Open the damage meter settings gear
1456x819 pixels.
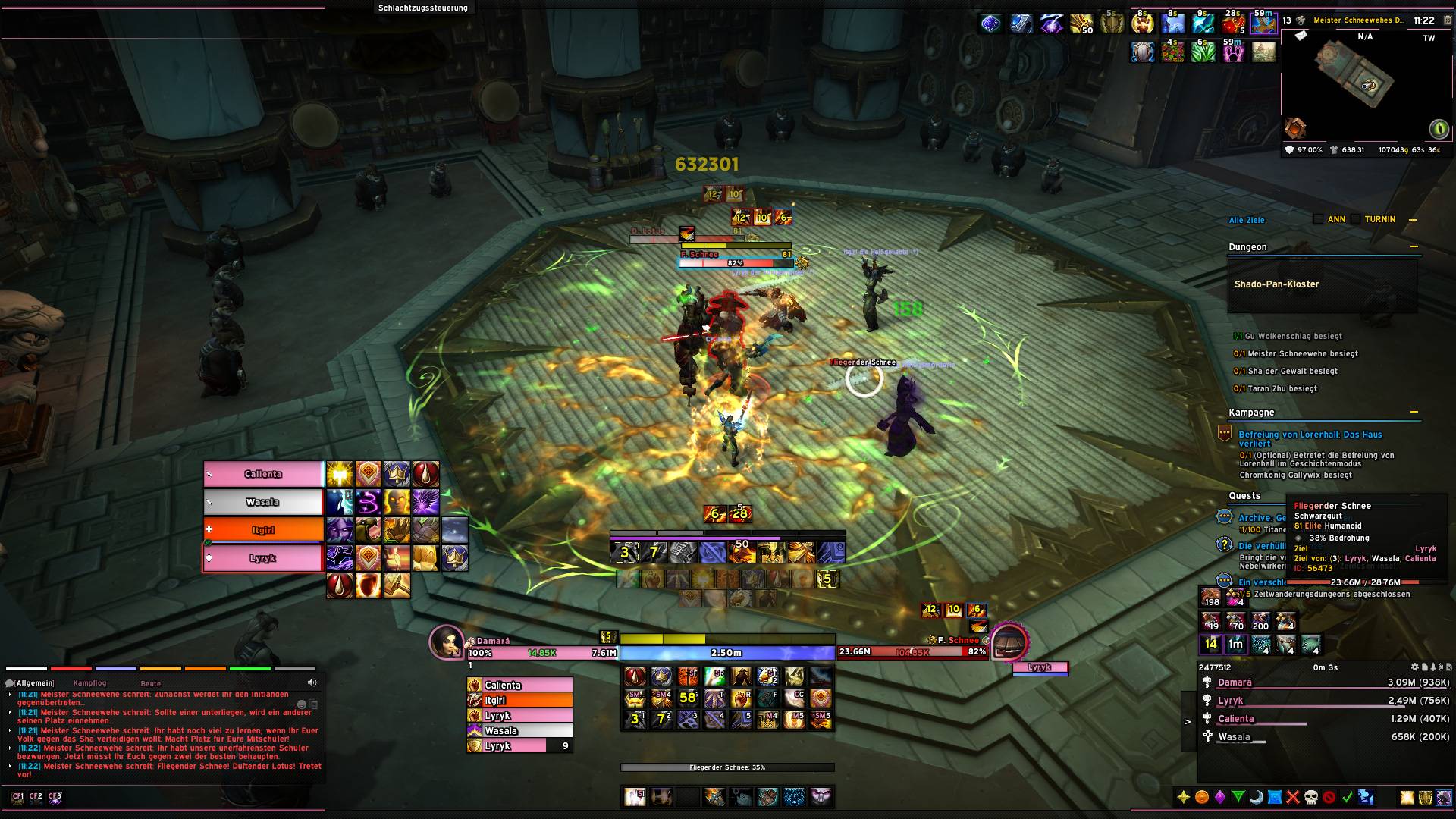tap(1415, 667)
